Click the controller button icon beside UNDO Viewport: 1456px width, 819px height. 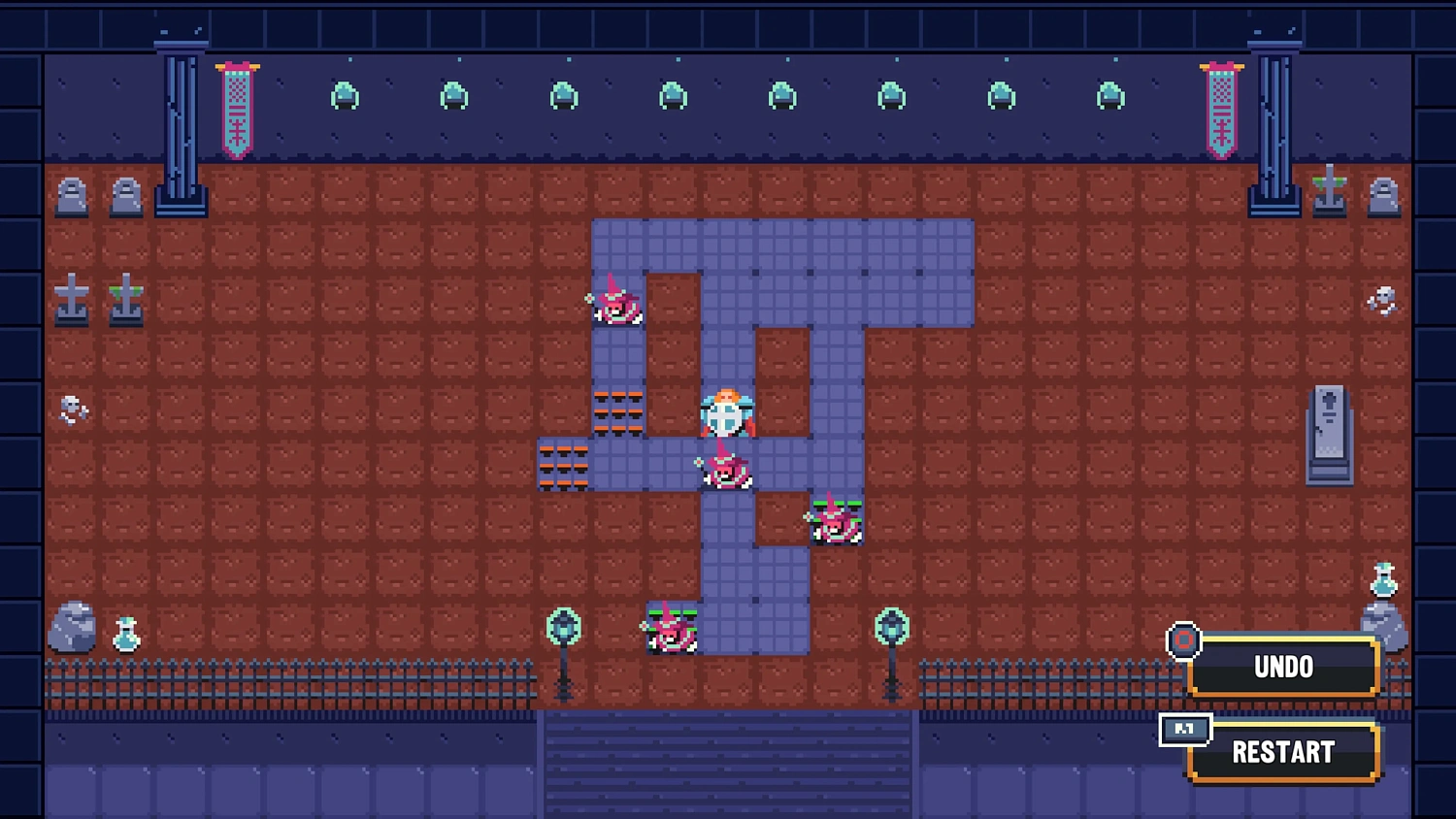click(1184, 640)
